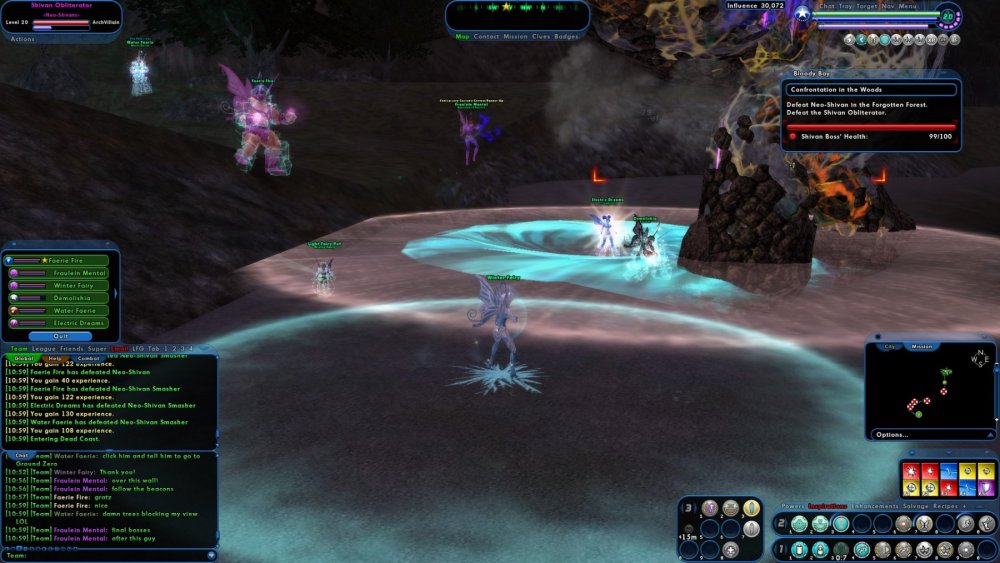Switch chat to the League tab
The width and height of the screenshot is (1000, 563).
tap(44, 348)
